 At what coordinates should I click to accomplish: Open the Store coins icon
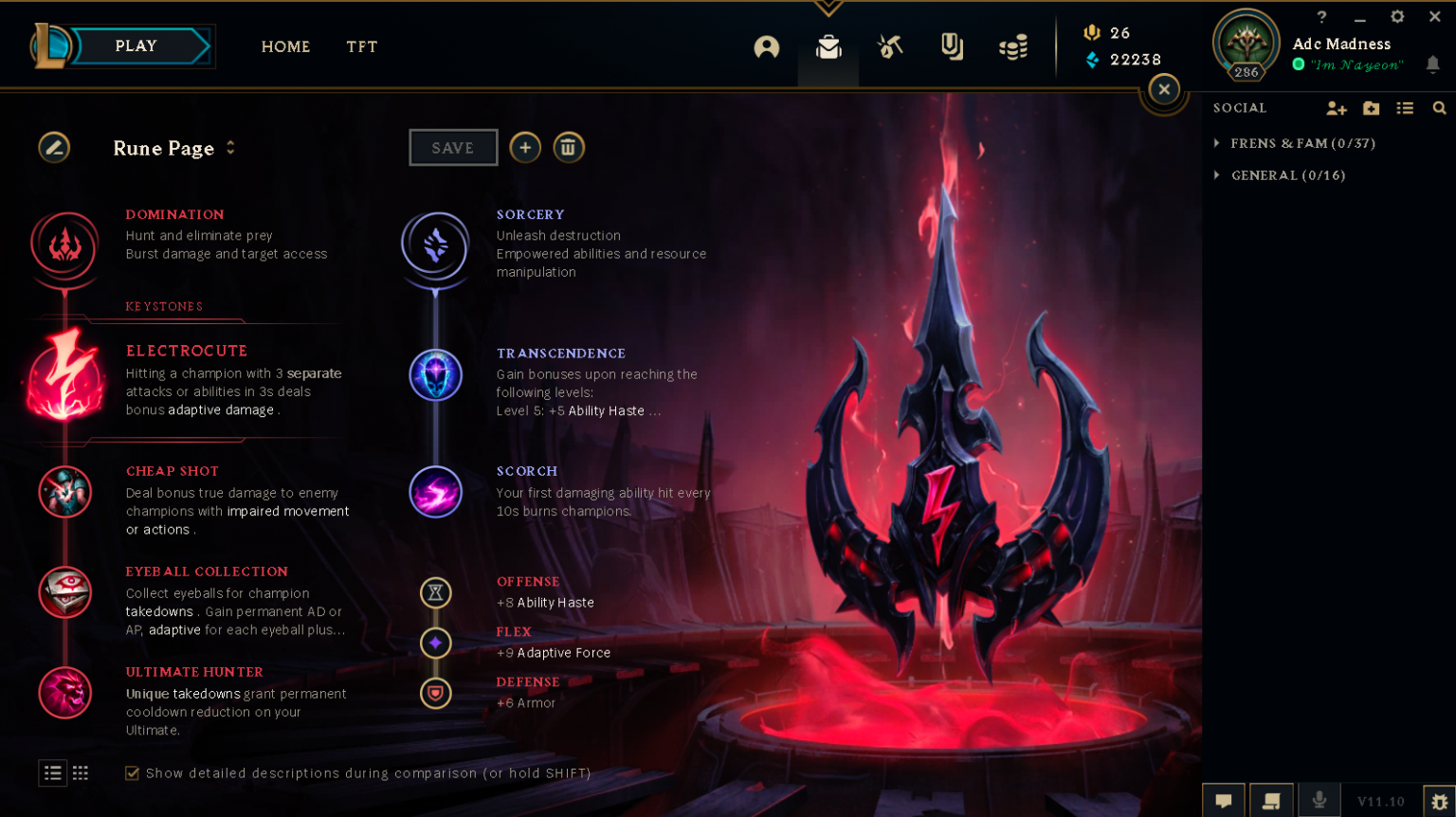pos(1012,46)
